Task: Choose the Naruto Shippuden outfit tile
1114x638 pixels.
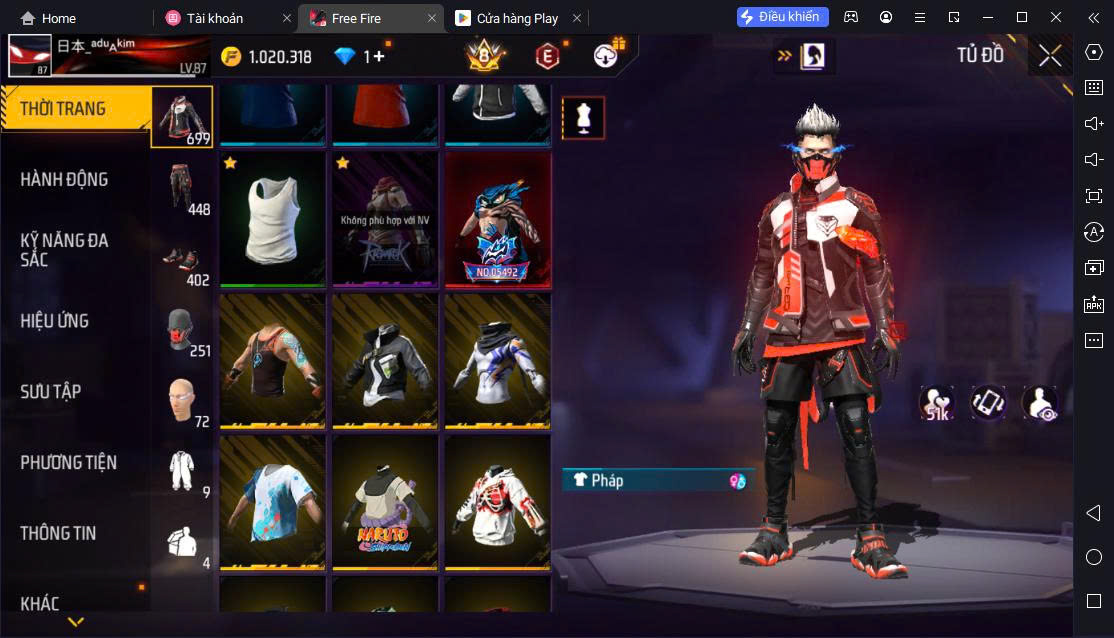Action: 385,502
